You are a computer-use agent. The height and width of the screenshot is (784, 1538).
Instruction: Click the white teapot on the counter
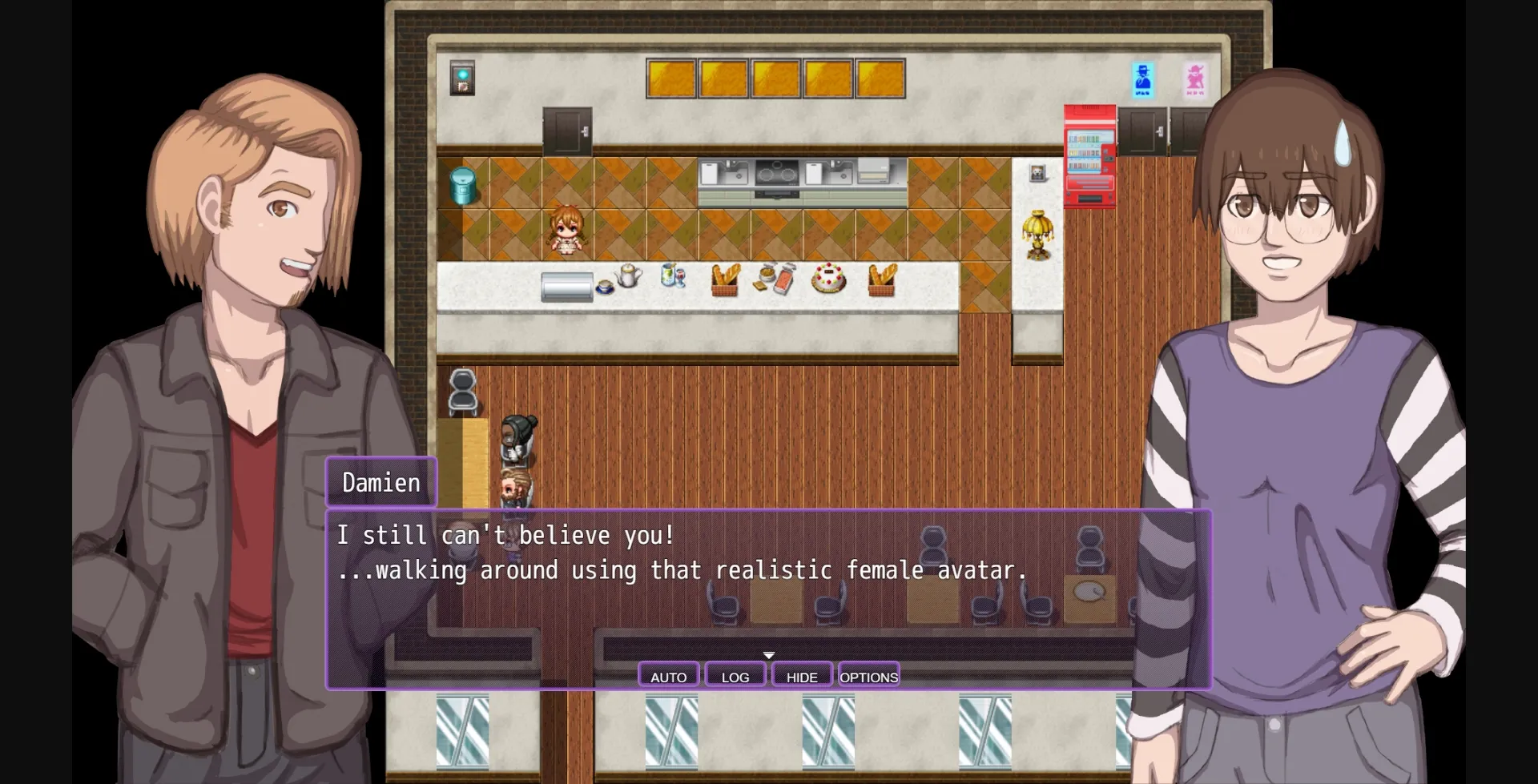pyautogui.click(x=627, y=276)
